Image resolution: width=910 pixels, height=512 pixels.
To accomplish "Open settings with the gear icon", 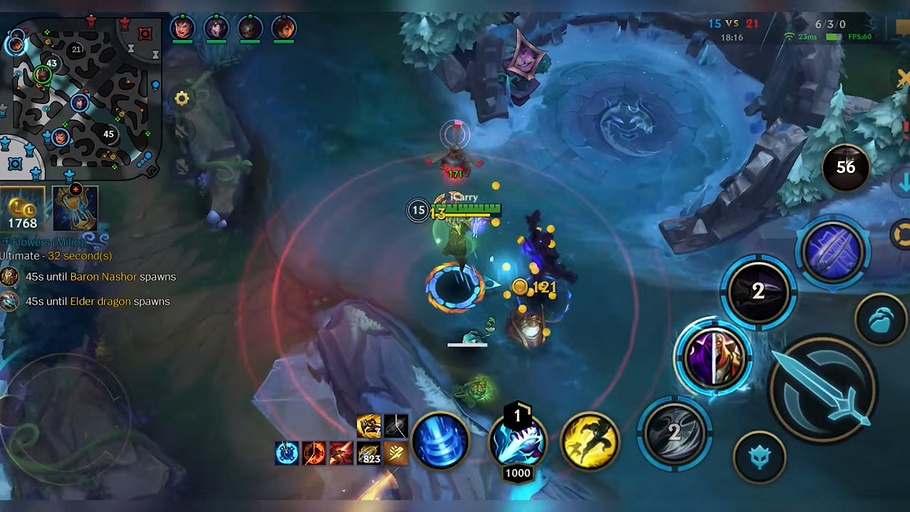I will [181, 98].
